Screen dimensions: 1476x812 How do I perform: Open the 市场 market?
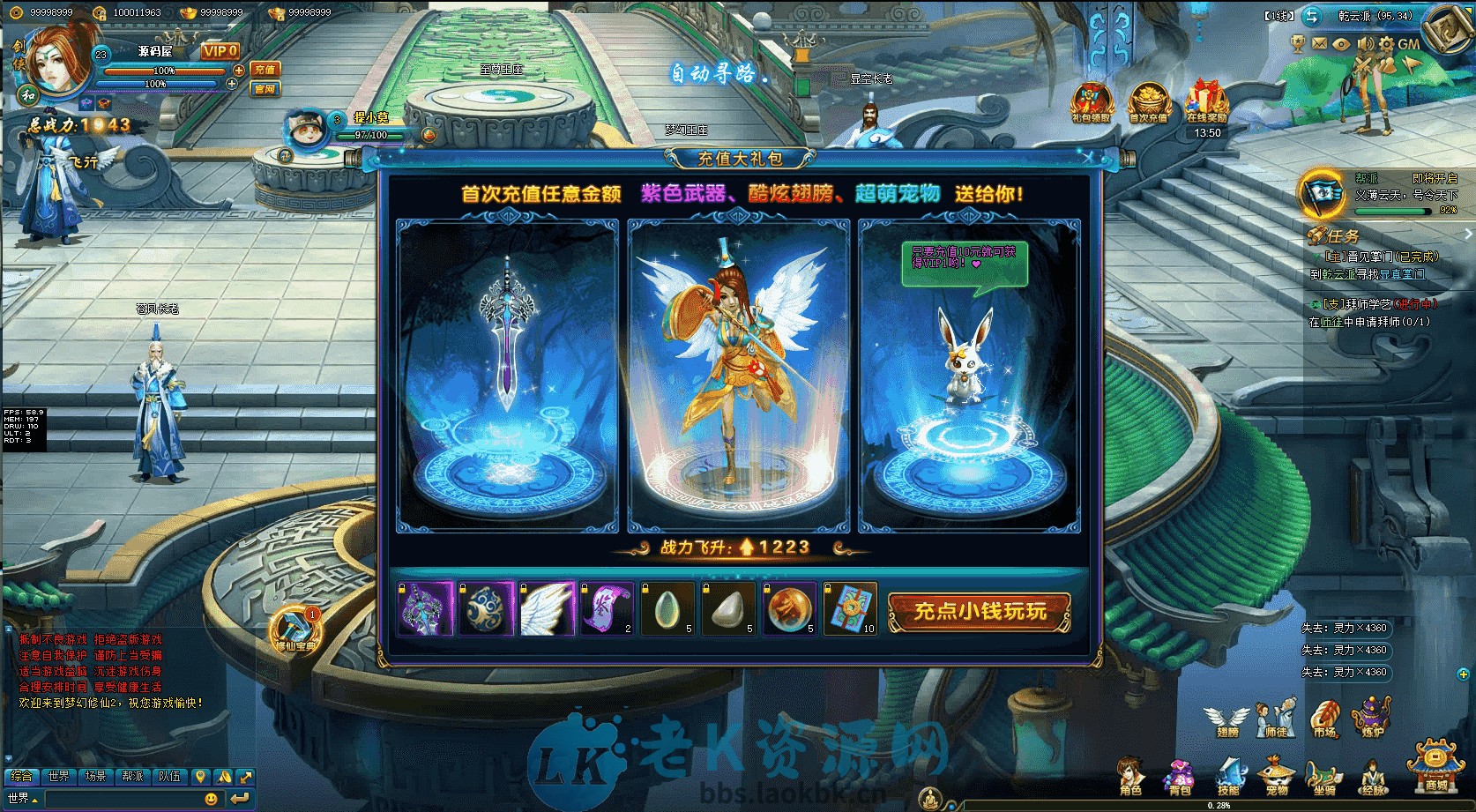1323,720
